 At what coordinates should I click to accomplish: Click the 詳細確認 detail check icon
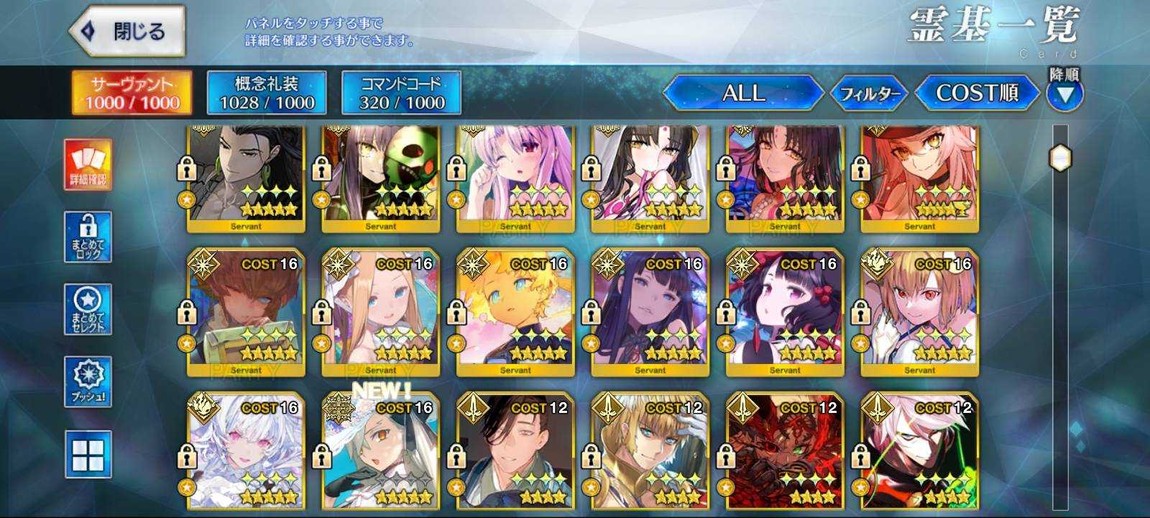pyautogui.click(x=88, y=165)
